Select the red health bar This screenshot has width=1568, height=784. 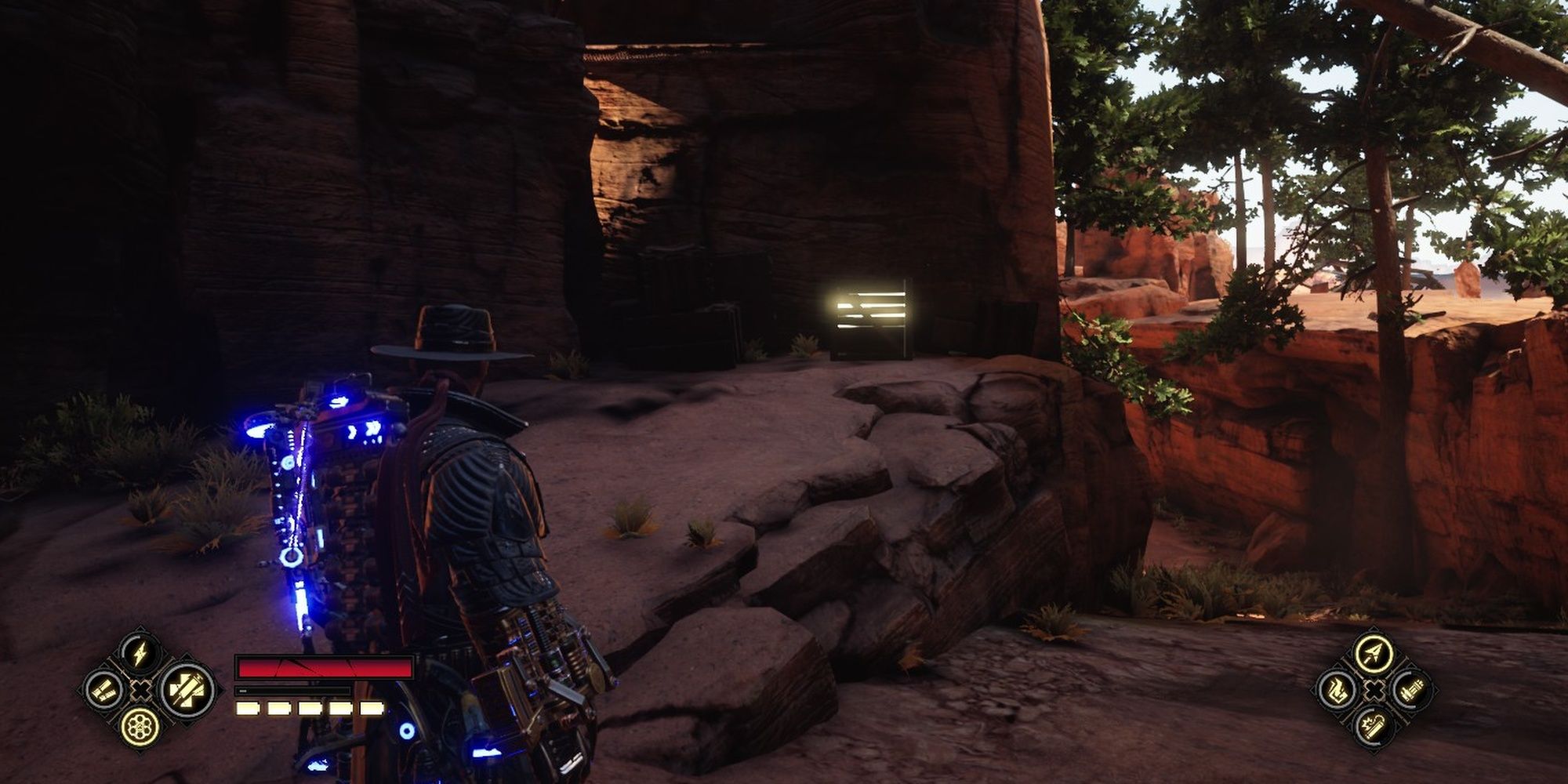pyautogui.click(x=325, y=667)
